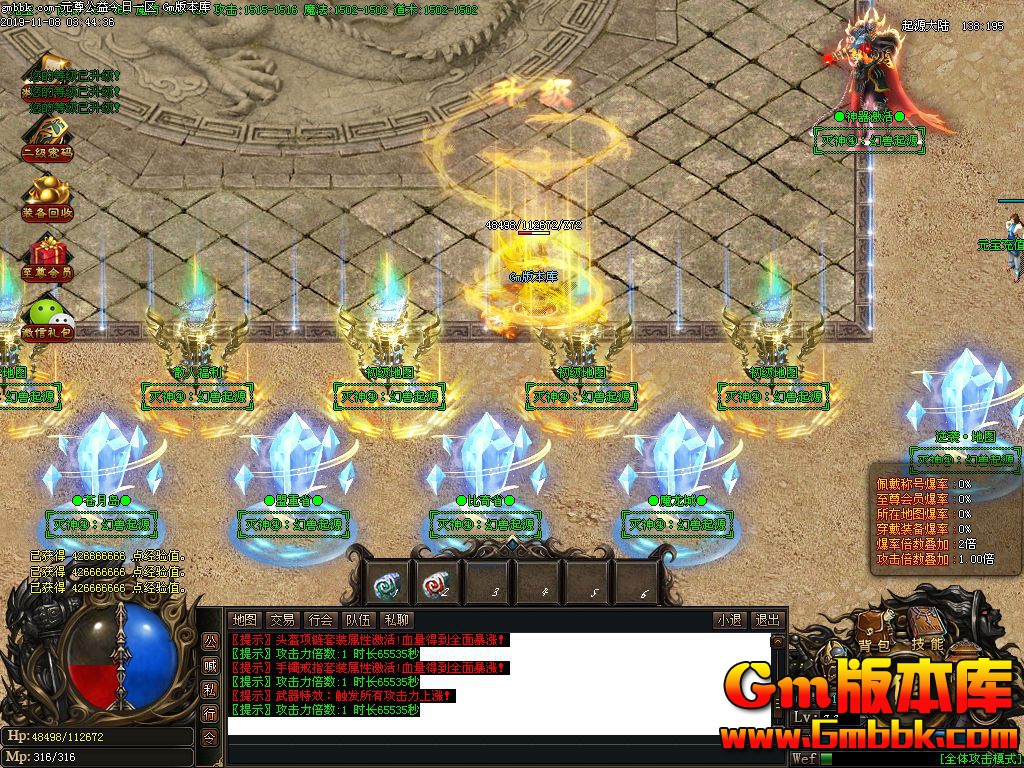Toggle the 行 guild channel button
This screenshot has width=1024, height=768.
point(210,714)
